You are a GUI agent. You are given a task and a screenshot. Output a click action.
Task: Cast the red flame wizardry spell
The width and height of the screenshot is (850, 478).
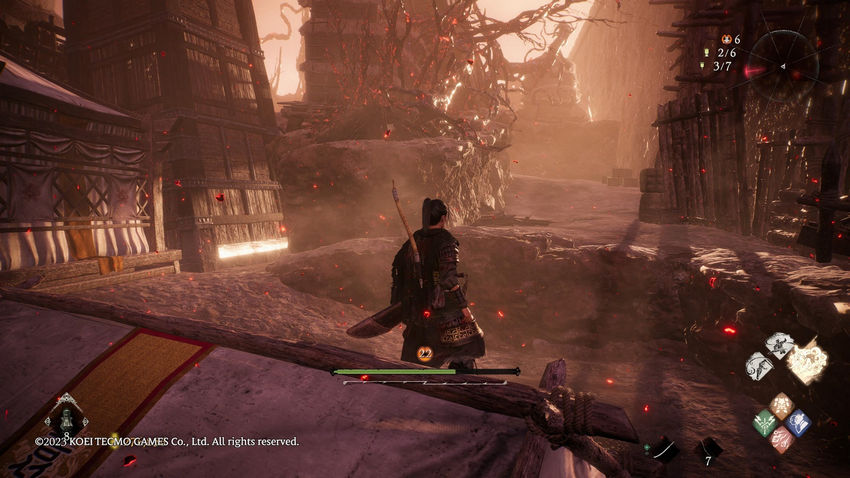pos(781,438)
